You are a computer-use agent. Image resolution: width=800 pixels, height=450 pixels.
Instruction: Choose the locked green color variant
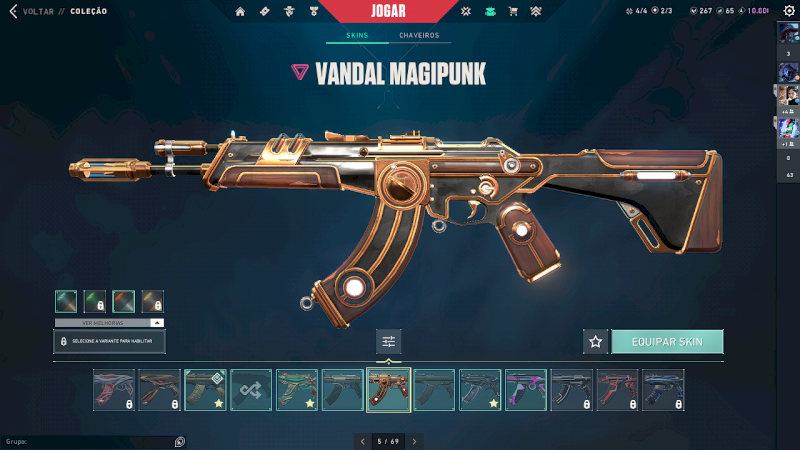tap(96, 302)
